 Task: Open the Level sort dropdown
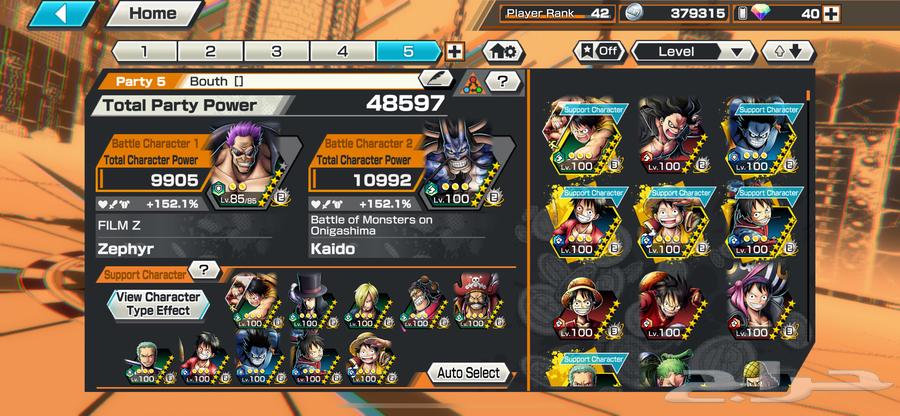(x=692, y=51)
